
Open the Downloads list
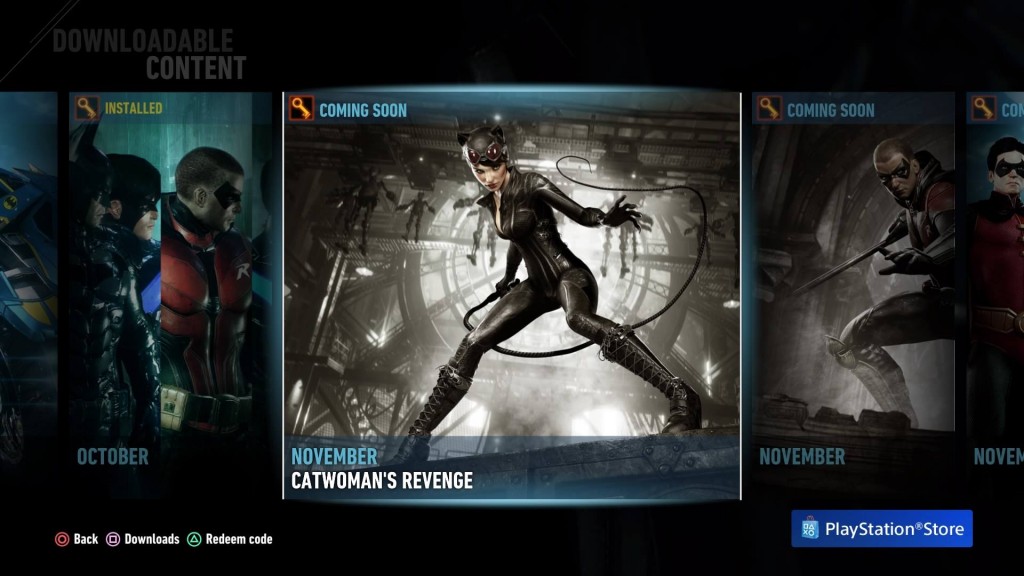pyautogui.click(x=143, y=539)
